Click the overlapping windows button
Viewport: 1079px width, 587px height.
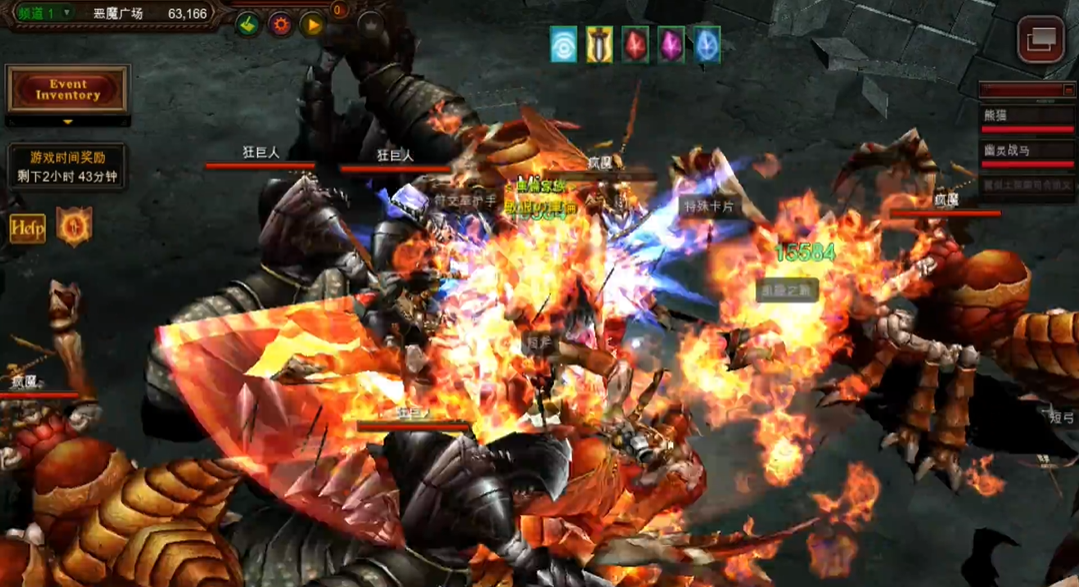[x=1040, y=40]
